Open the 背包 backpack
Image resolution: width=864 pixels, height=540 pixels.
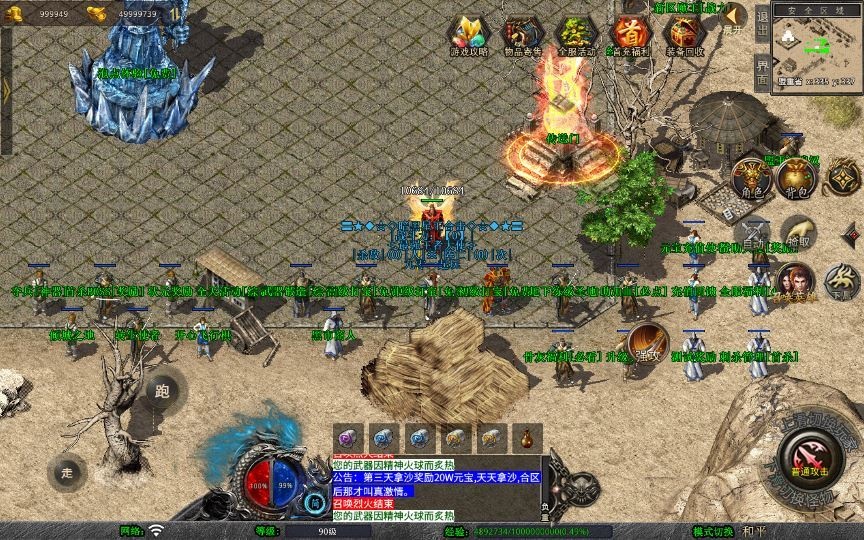tap(797, 177)
